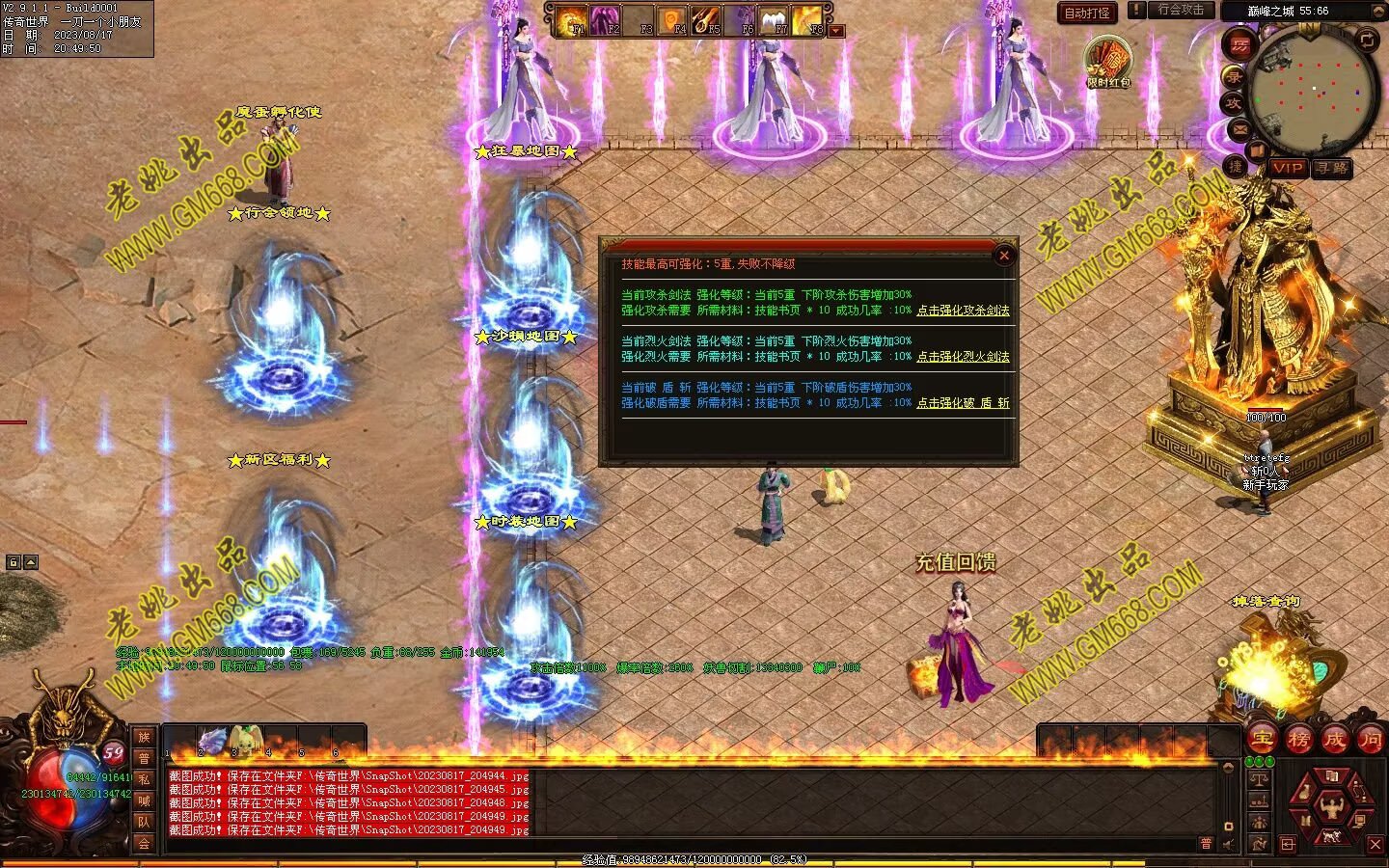The image size is (1389, 868).
Task: Close the skill enhancement dialog
Action: click(1004, 256)
